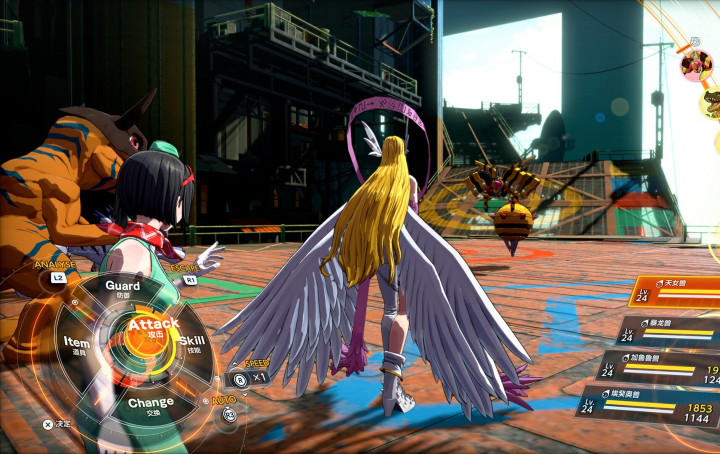Image resolution: width=720 pixels, height=454 pixels.
Task: Choose Change to swap Digimon
Action: pos(150,404)
